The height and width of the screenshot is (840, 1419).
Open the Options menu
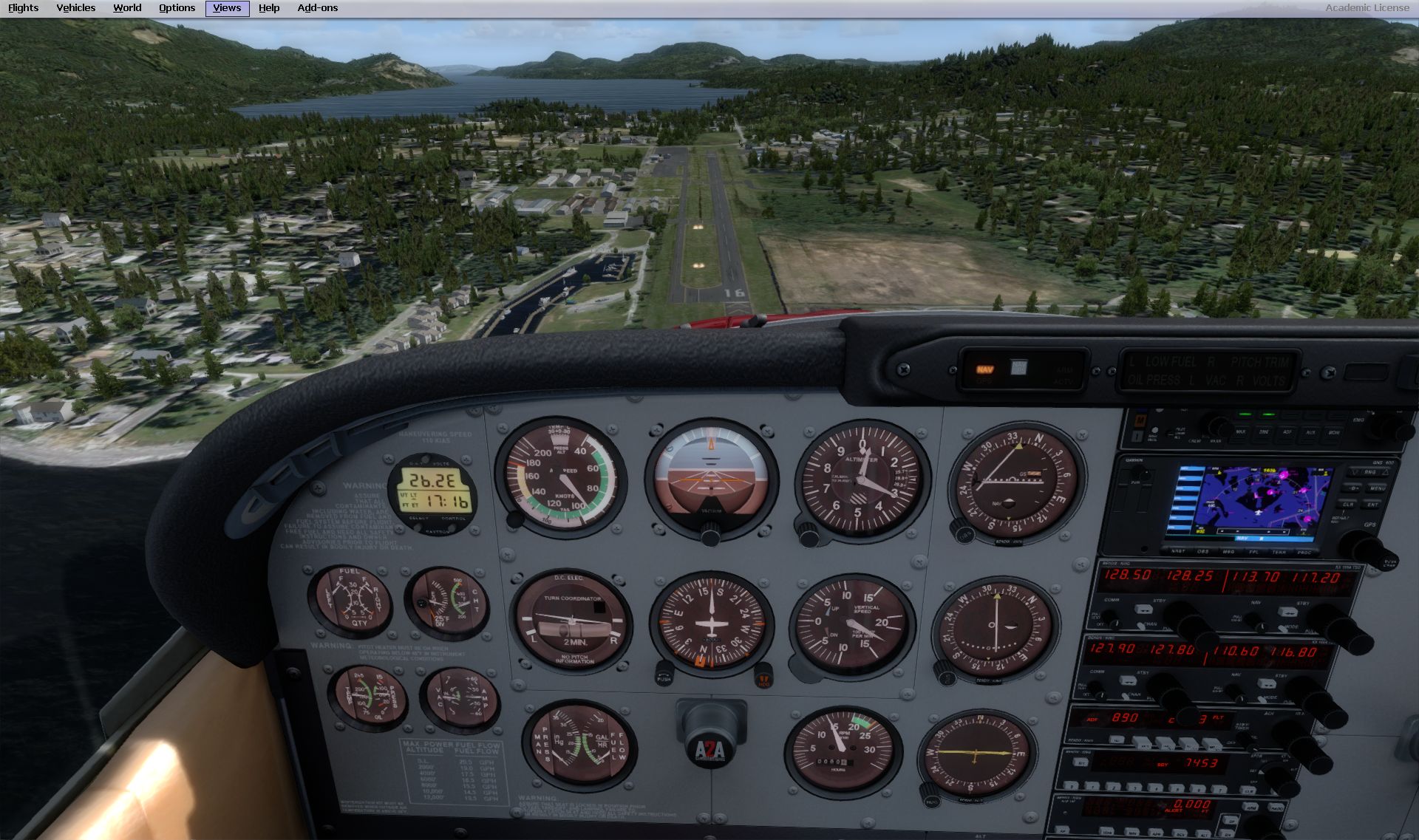click(x=177, y=8)
